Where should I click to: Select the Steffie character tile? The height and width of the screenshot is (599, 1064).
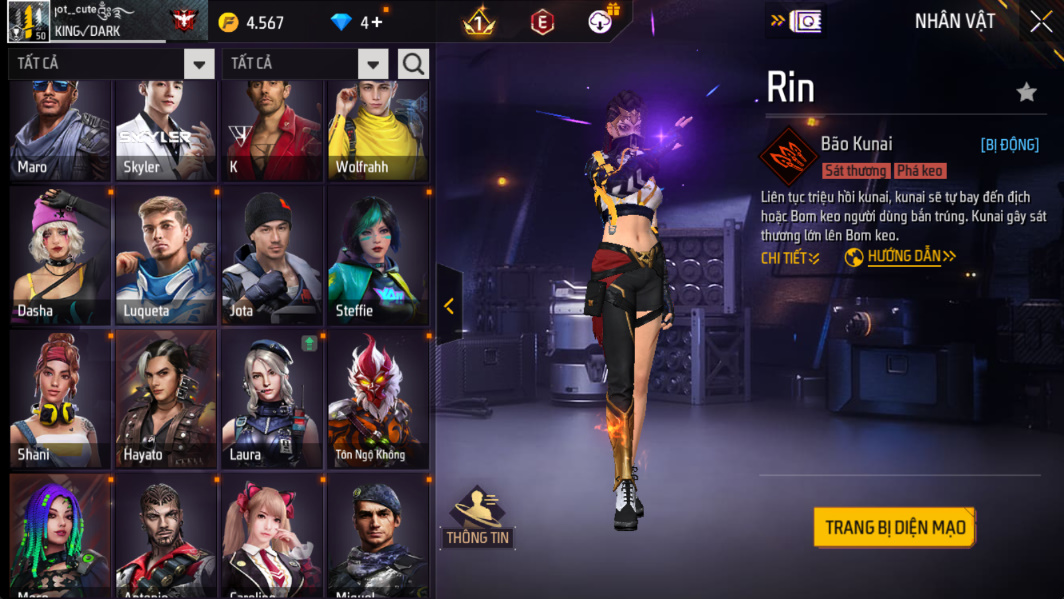[378, 257]
